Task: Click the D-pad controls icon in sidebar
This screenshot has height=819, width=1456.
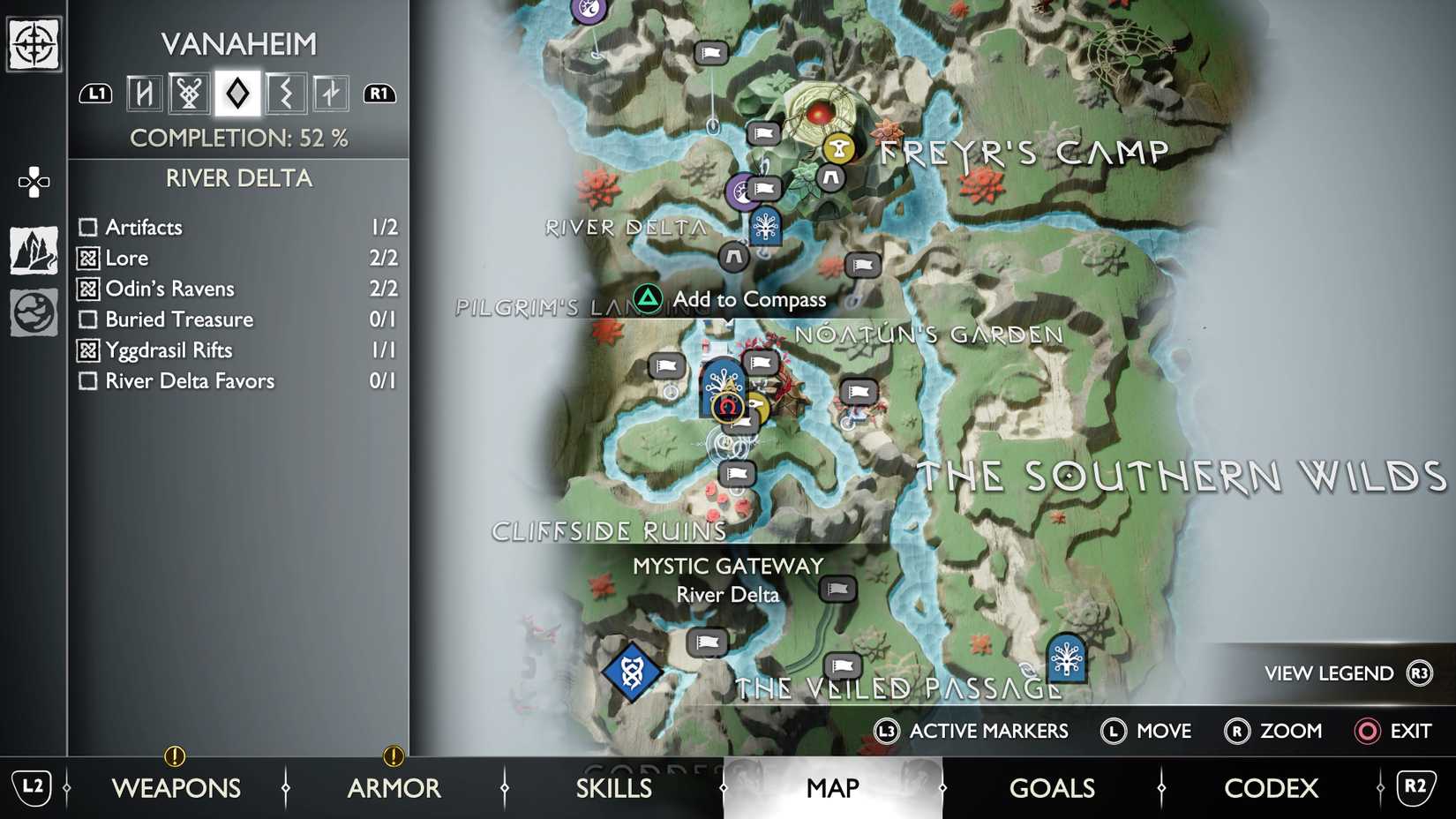Action: pyautogui.click(x=33, y=181)
